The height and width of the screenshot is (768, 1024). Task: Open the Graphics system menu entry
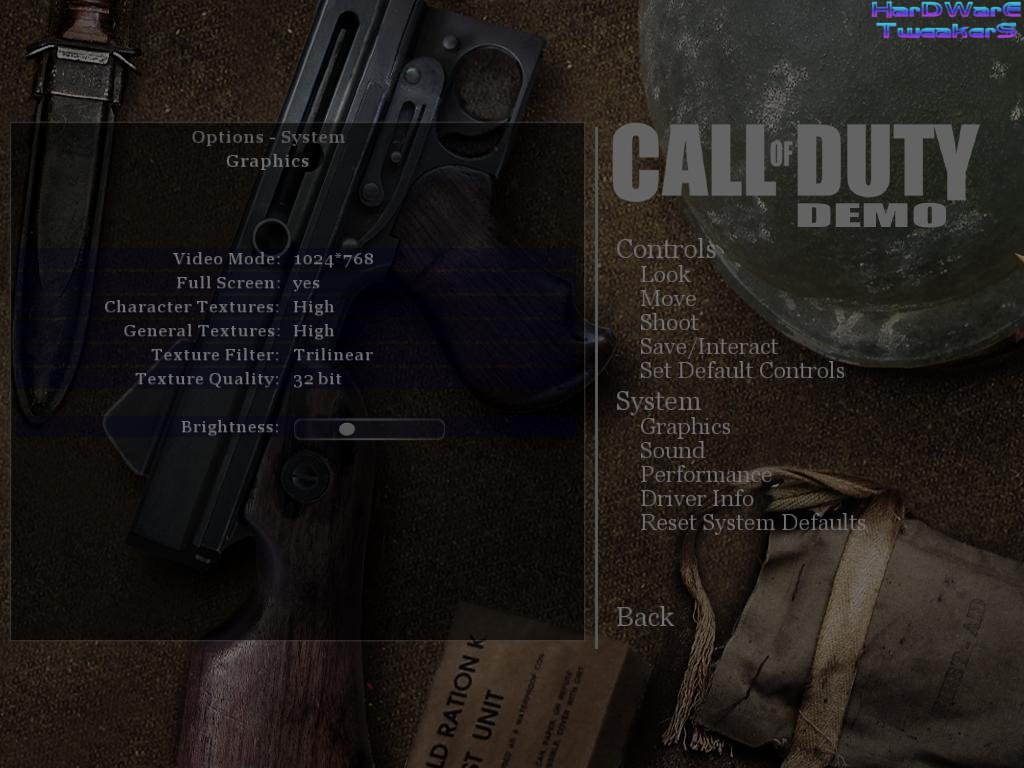pyautogui.click(x=685, y=427)
